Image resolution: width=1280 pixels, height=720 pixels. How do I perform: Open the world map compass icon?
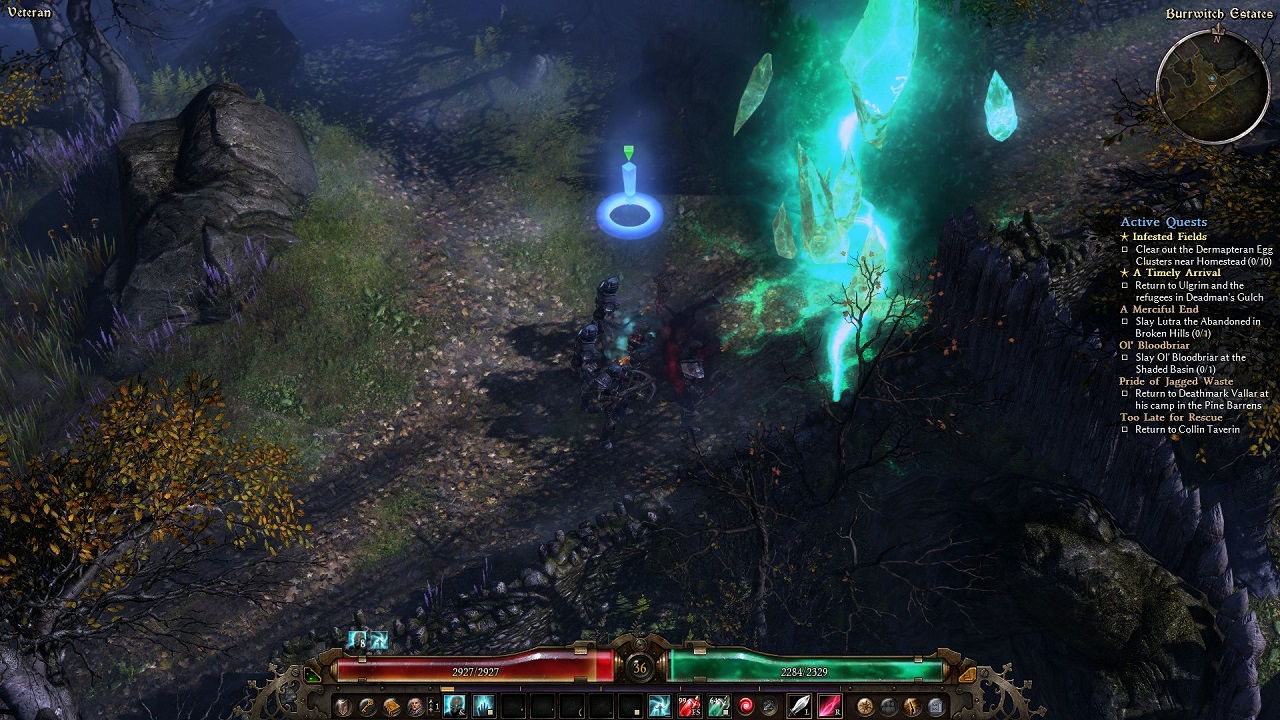pyautogui.click(x=865, y=707)
